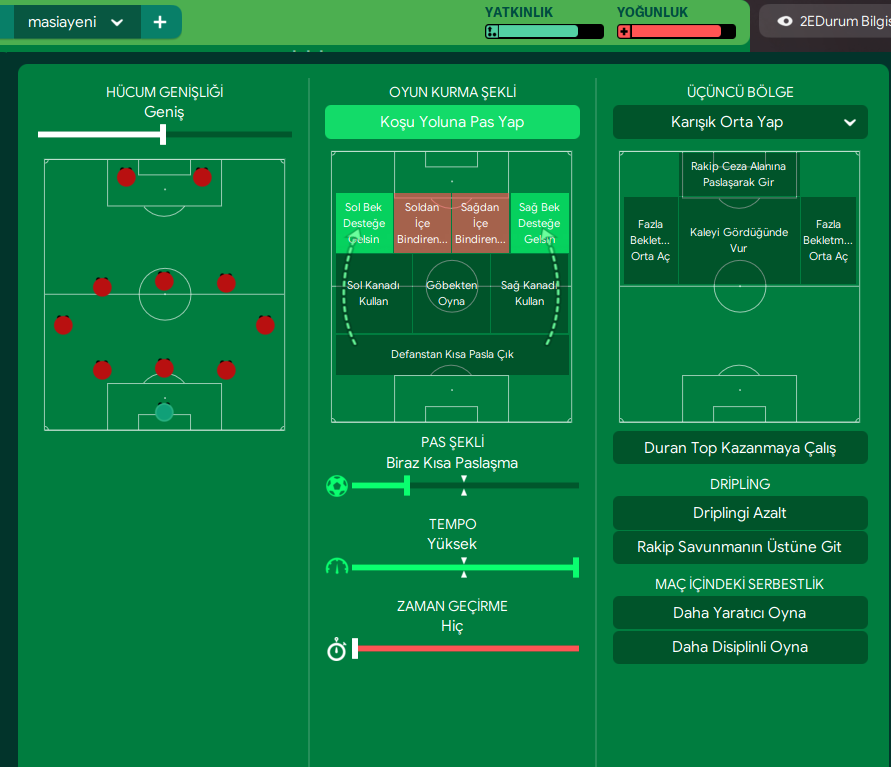Enable Defanstan Kısa Pasla Çık

[x=452, y=354]
